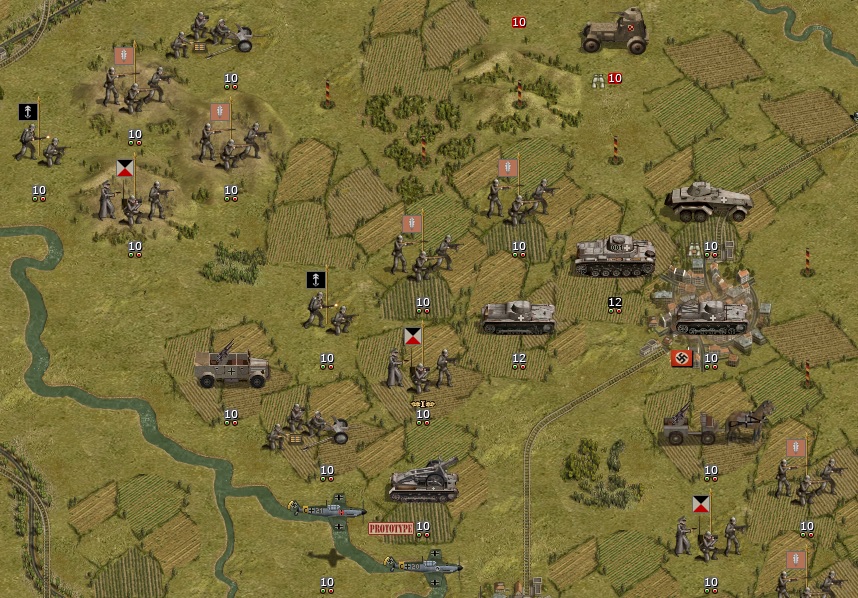The width and height of the screenshot is (858, 598).
Task: Choose the half-track with the anti-aircraft gun
Action: (231, 366)
